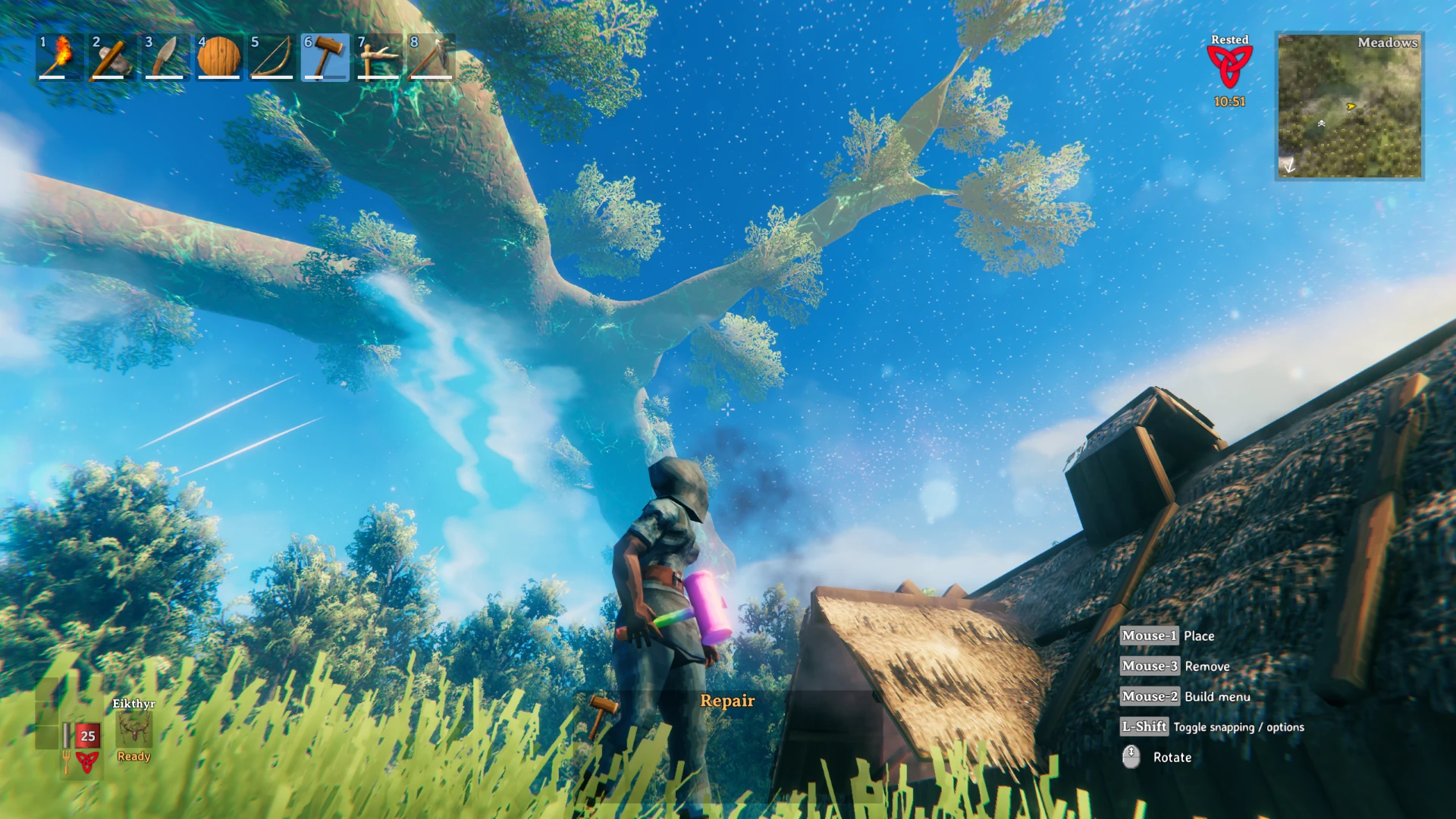This screenshot has height=819, width=1456.
Task: Click the Meadows biome label
Action: pyautogui.click(x=1388, y=43)
